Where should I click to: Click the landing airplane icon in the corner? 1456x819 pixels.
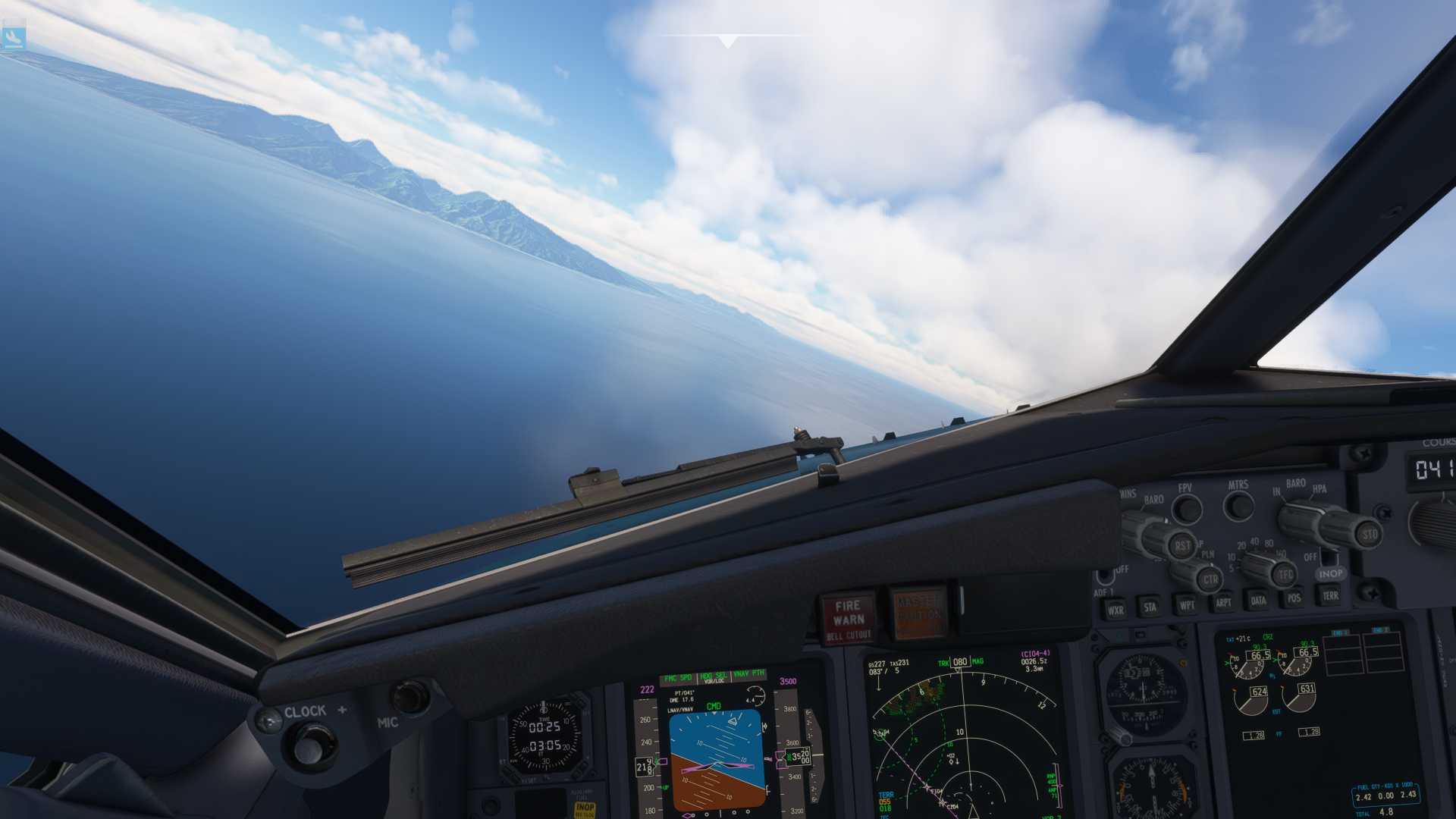pos(13,37)
